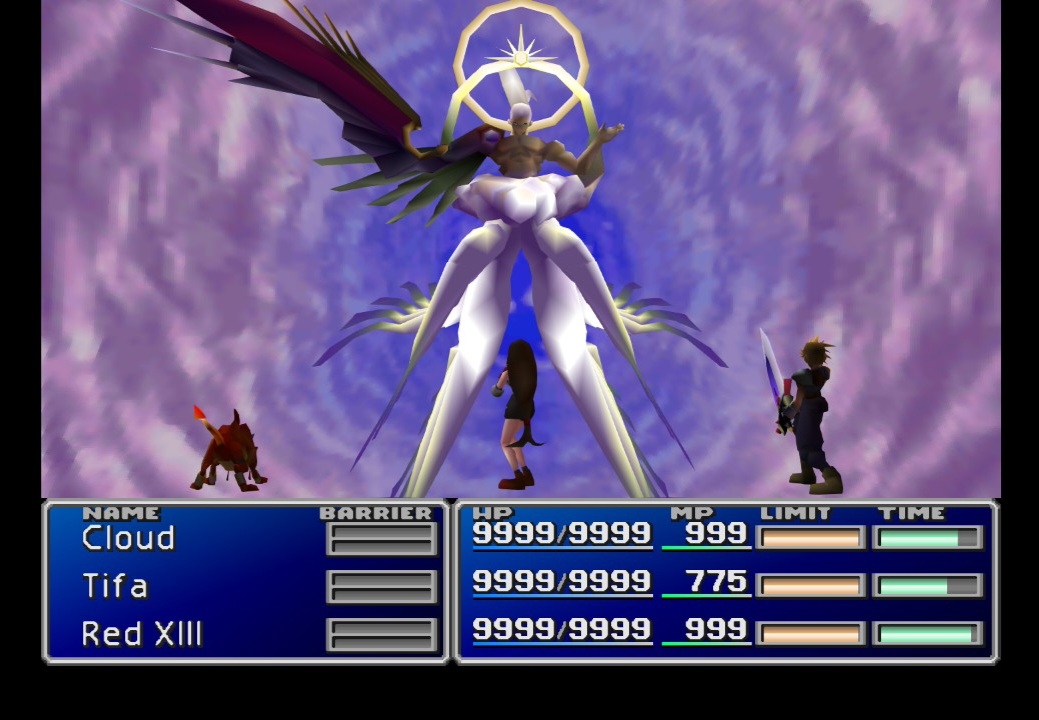This screenshot has height=720, width=1039.
Task: Choose Tifa's name row
Action: (115, 586)
